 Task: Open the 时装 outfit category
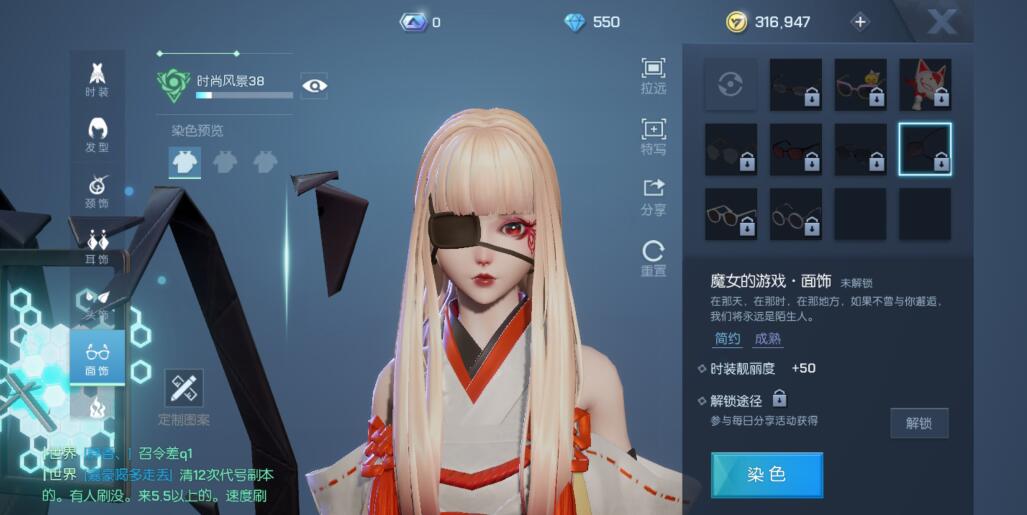pos(97,79)
